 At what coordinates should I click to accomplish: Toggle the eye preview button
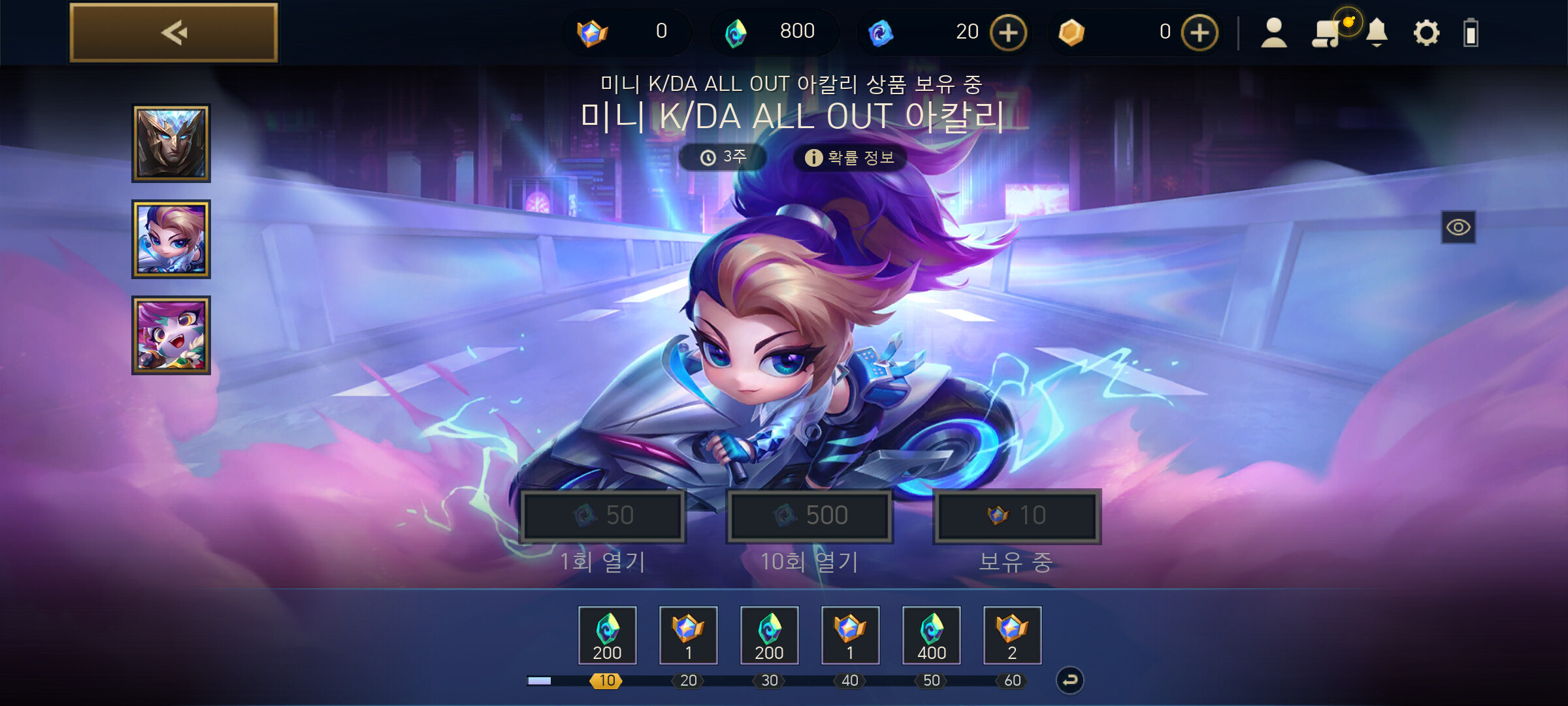tap(1458, 227)
